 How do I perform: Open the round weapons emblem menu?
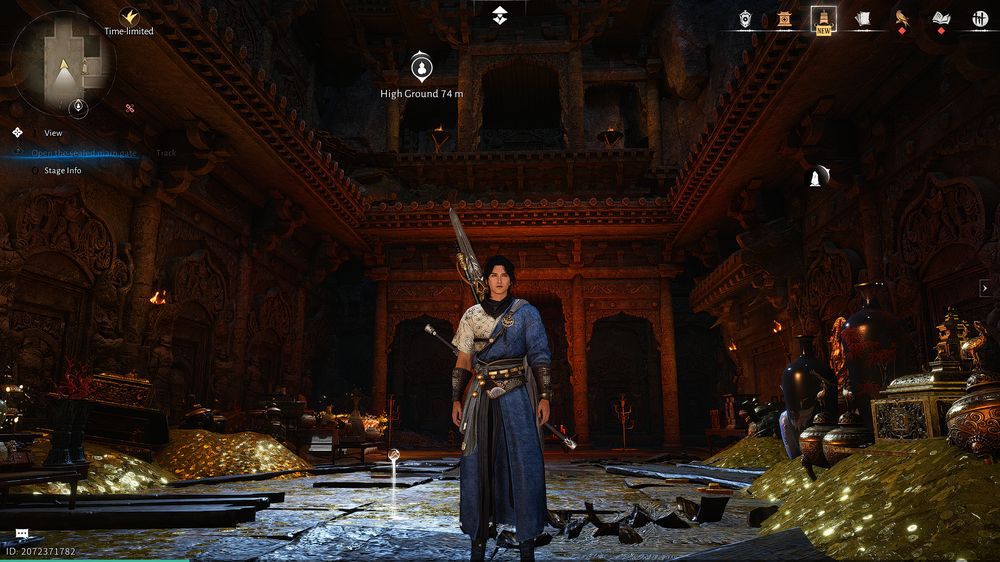coord(979,18)
